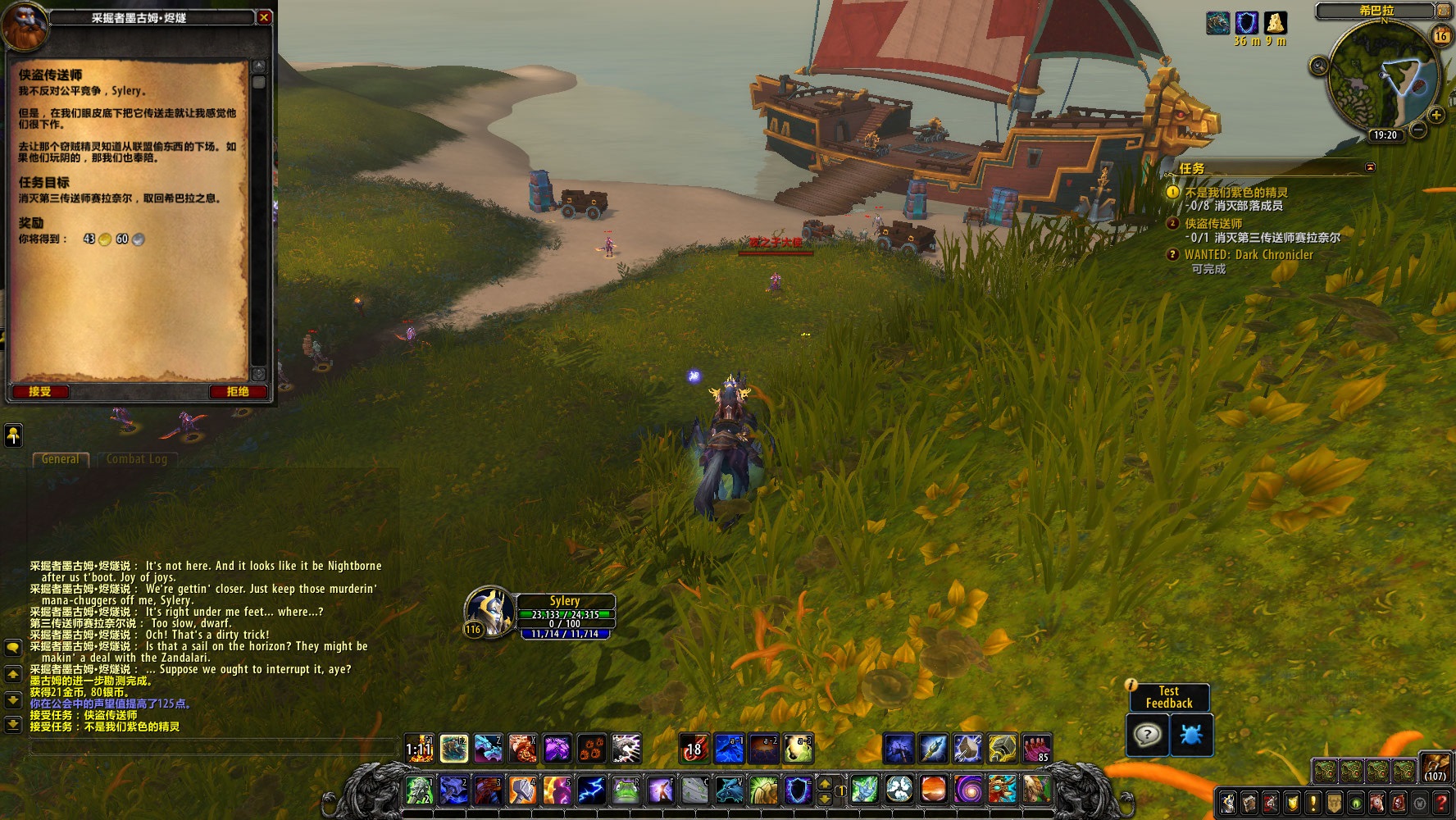The width and height of the screenshot is (1456, 820).
Task: Open the calendar button showing 16
Action: (1441, 36)
